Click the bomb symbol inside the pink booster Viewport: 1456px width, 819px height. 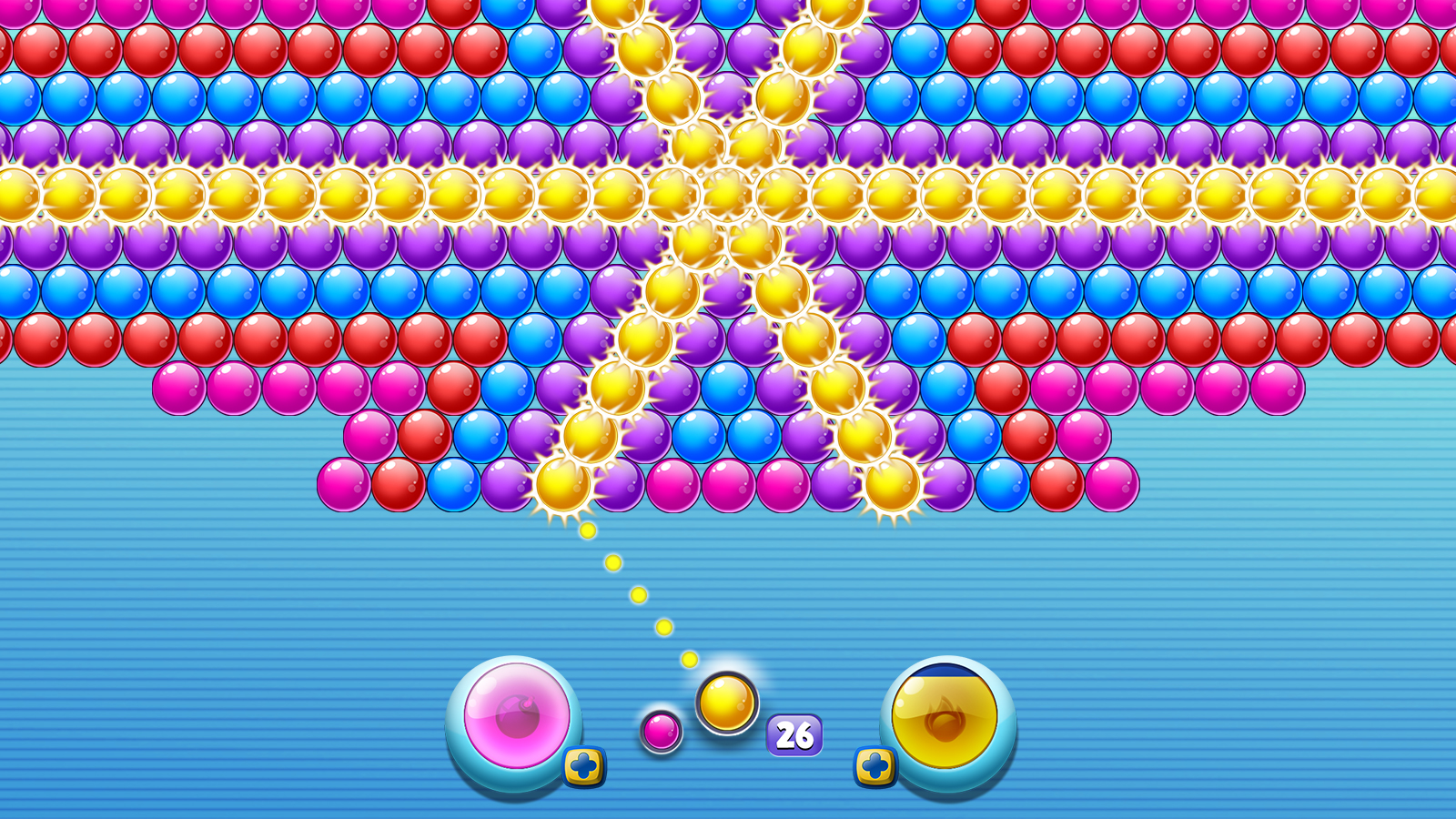[x=519, y=722]
